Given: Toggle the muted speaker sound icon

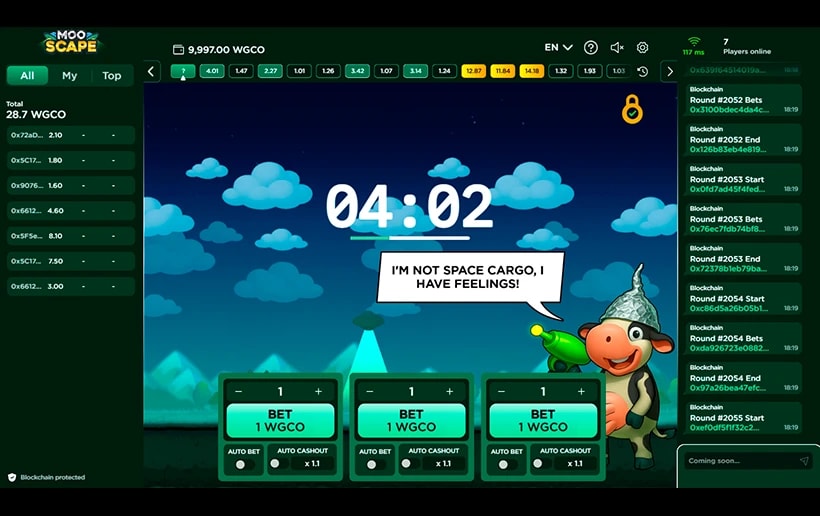Looking at the screenshot, I should point(617,47).
